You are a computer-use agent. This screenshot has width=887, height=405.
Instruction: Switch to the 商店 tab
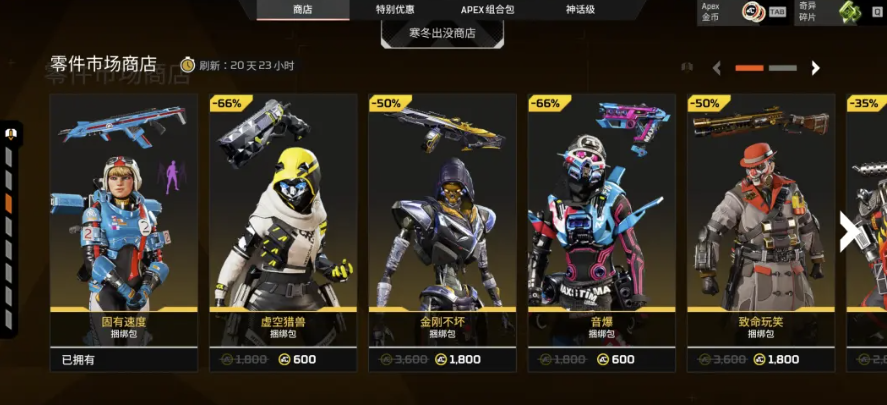click(x=302, y=10)
